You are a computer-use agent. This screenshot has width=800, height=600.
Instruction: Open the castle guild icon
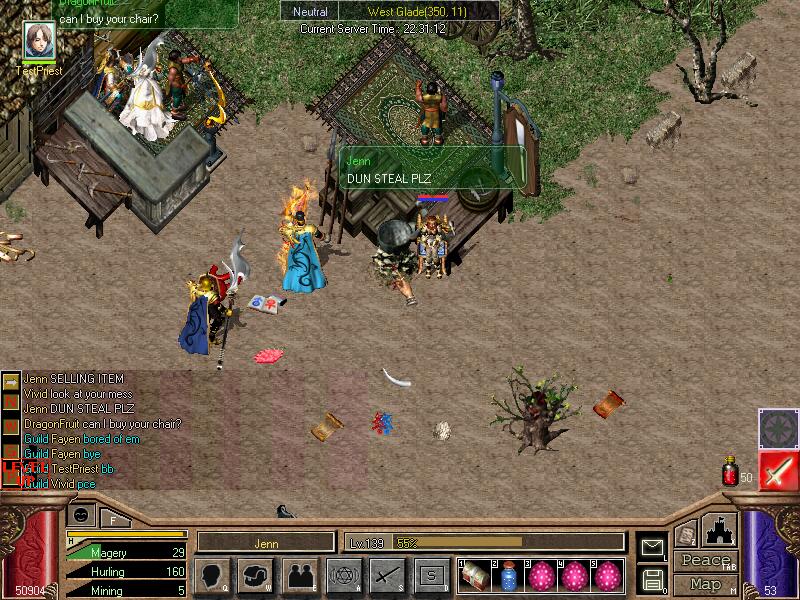point(721,529)
